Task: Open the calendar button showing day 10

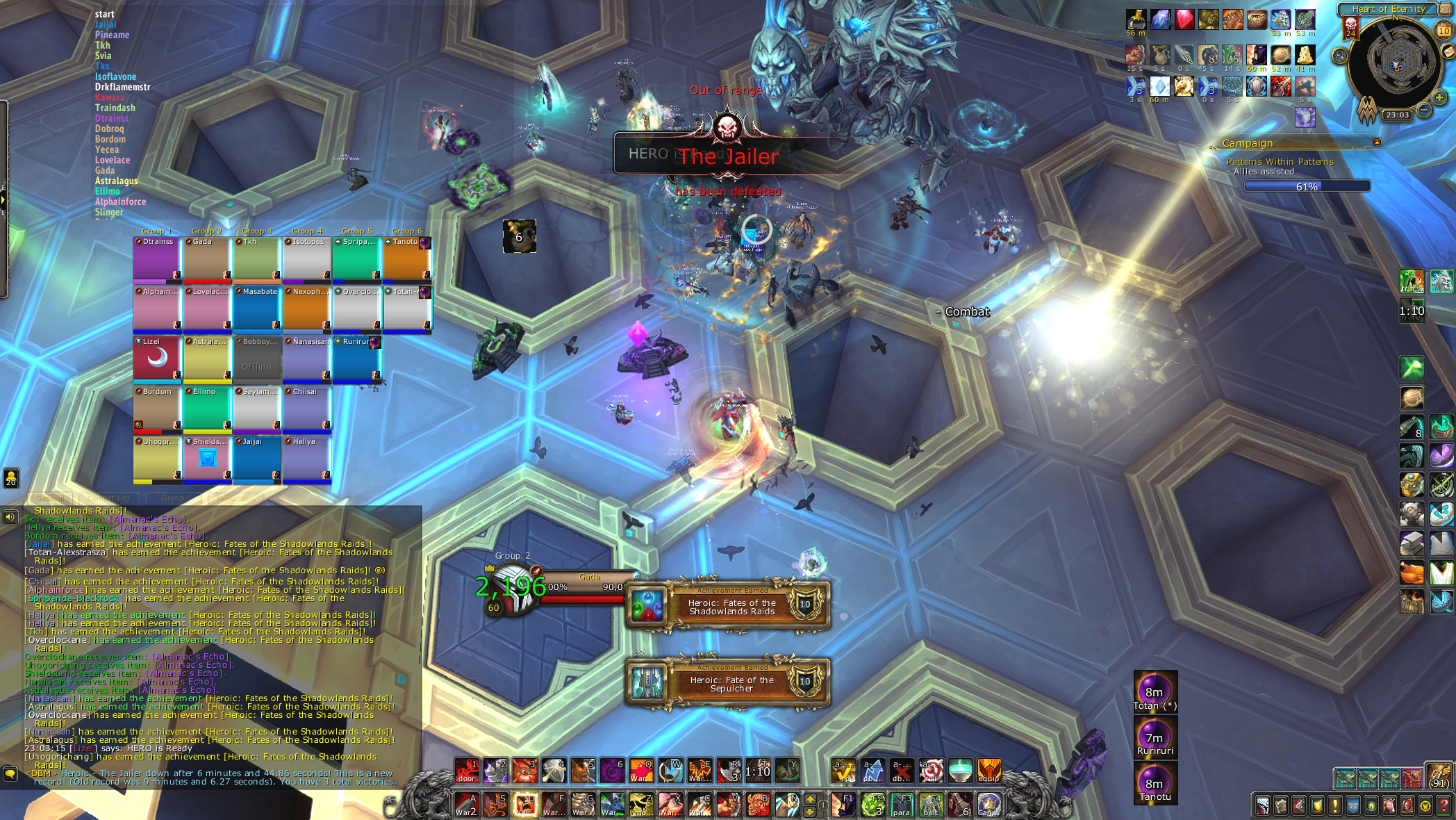Action: point(1443,30)
